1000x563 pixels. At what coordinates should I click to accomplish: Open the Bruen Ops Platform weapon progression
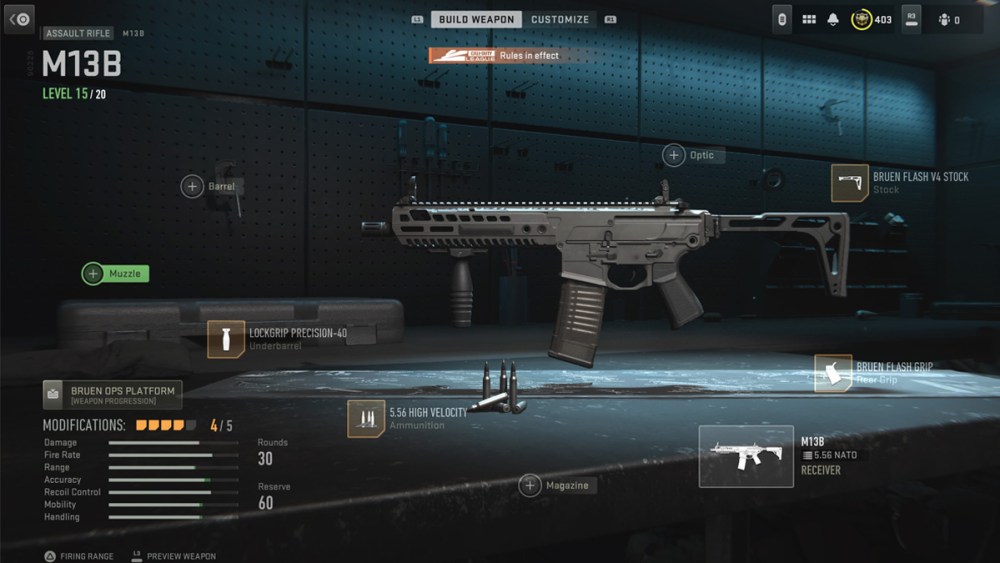pos(112,395)
